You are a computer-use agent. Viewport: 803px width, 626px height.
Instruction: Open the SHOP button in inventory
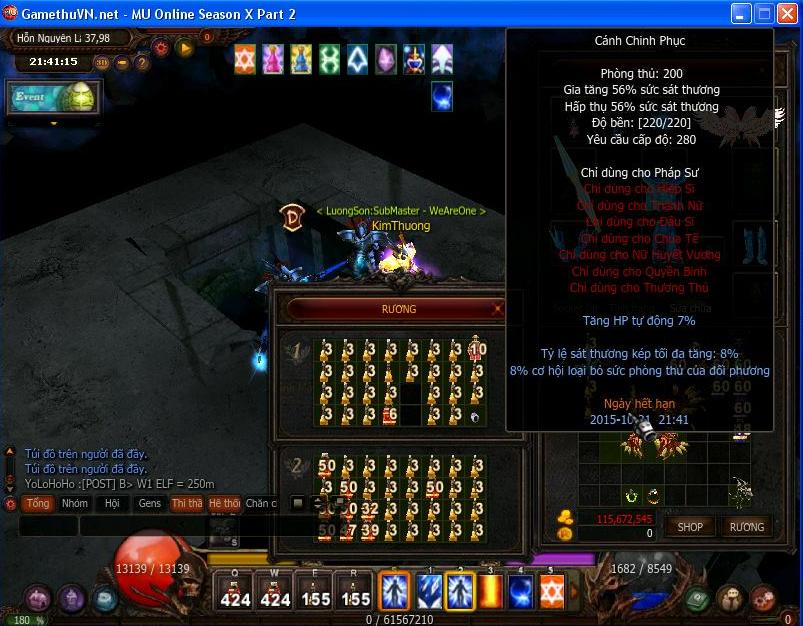click(690, 526)
